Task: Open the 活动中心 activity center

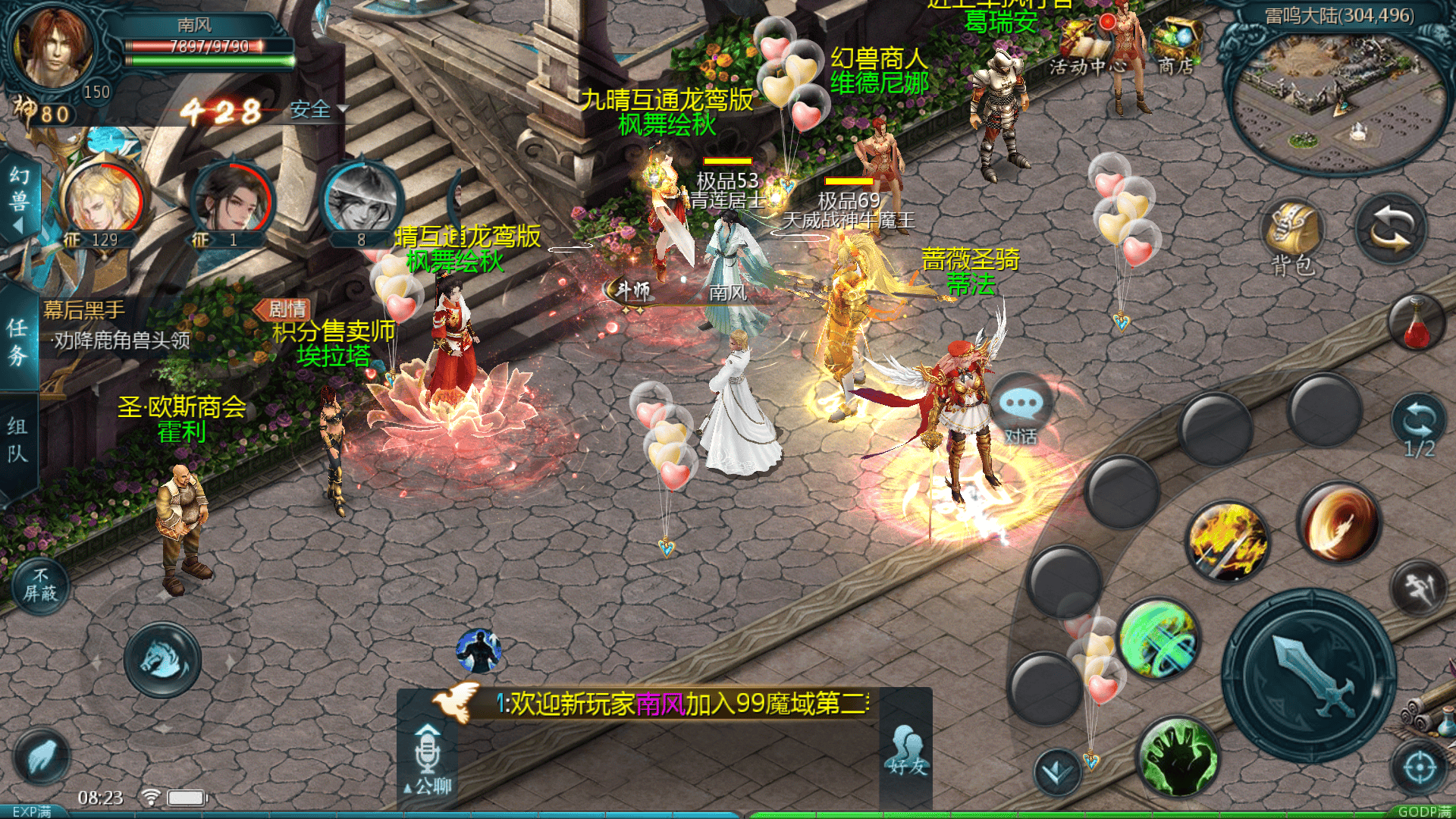Action: point(1086,47)
